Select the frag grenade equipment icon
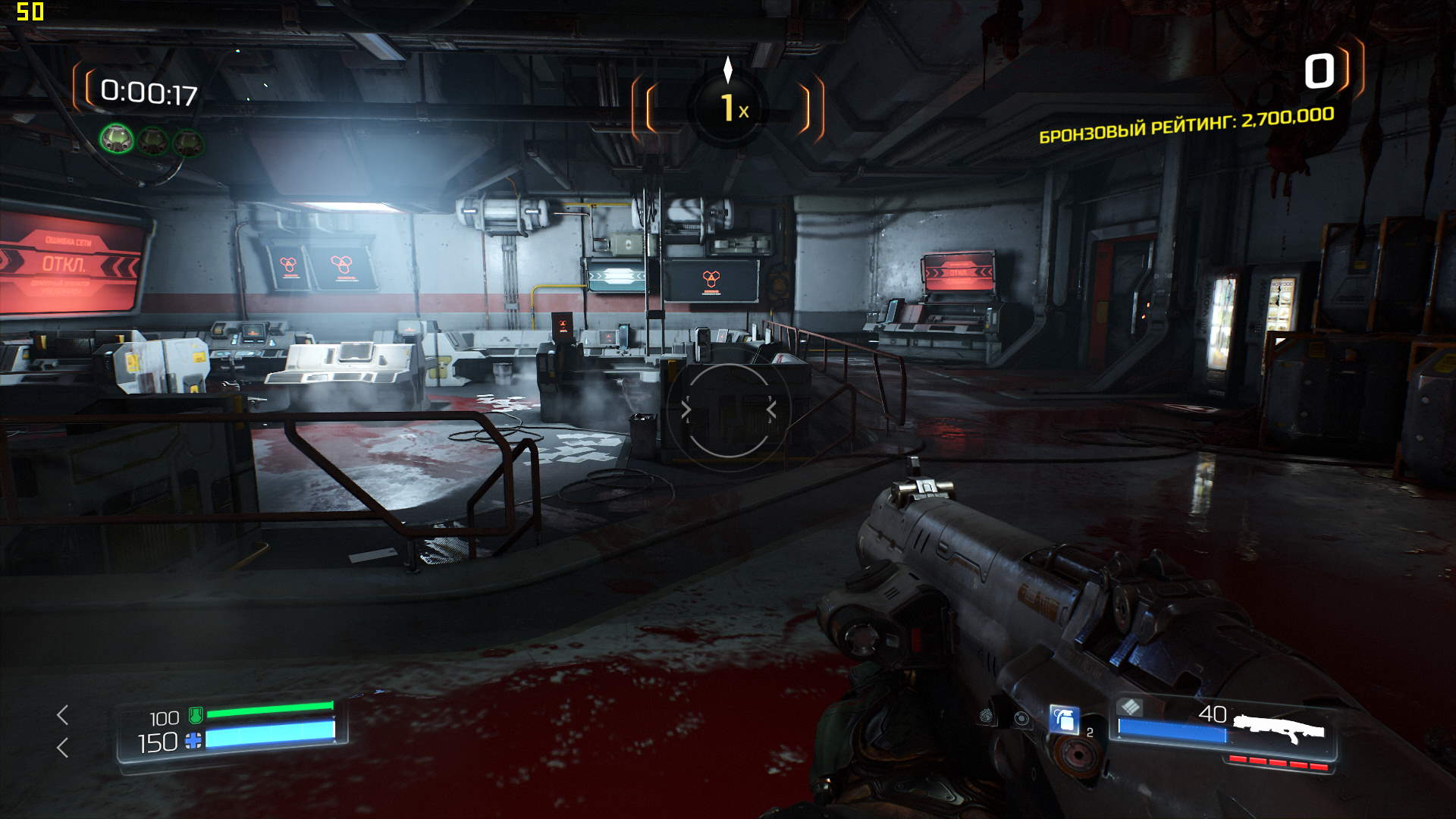This screenshot has width=1456, height=819. (x=1064, y=719)
